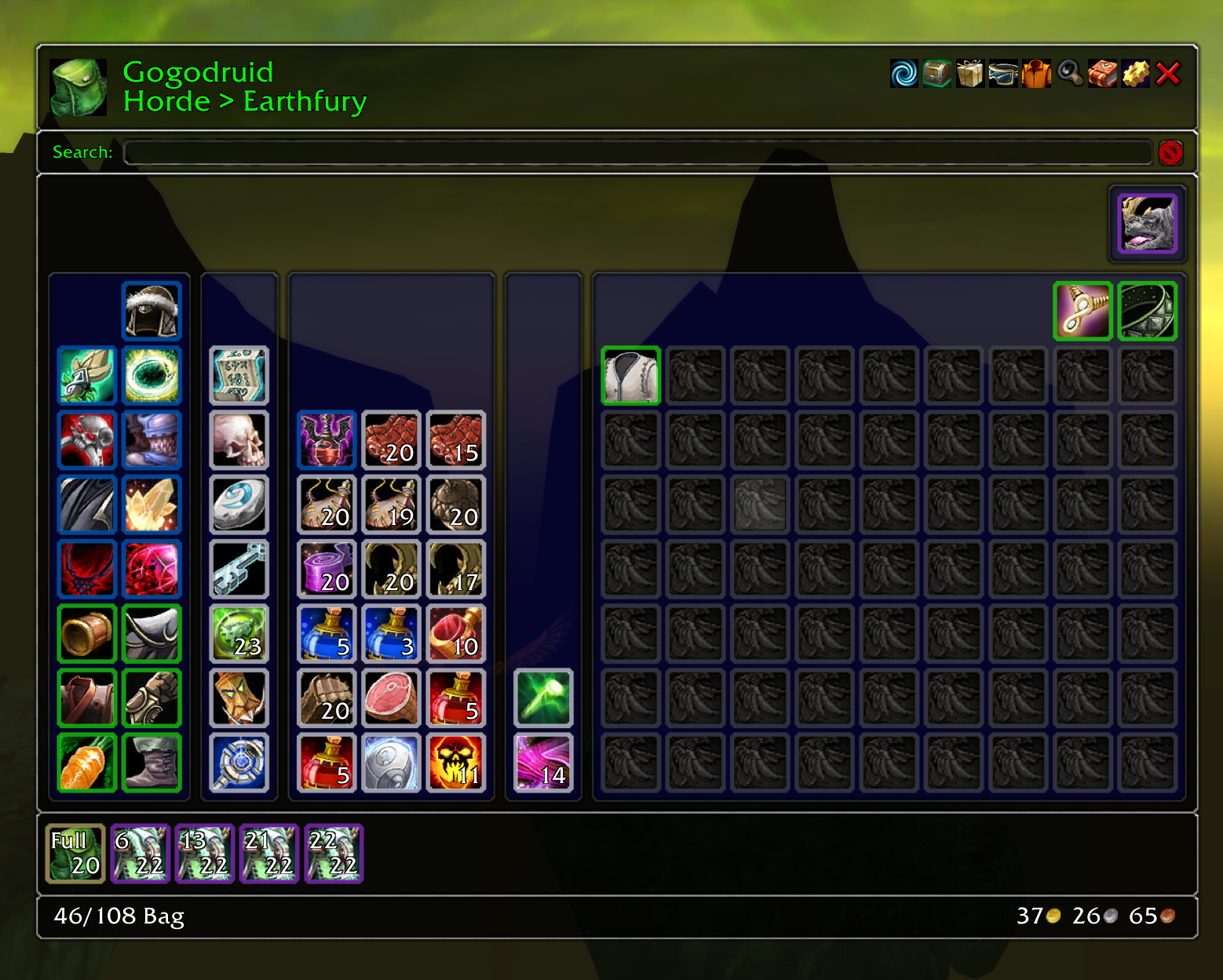Open the golden gear options icon
The image size is (1223, 980).
[1134, 74]
